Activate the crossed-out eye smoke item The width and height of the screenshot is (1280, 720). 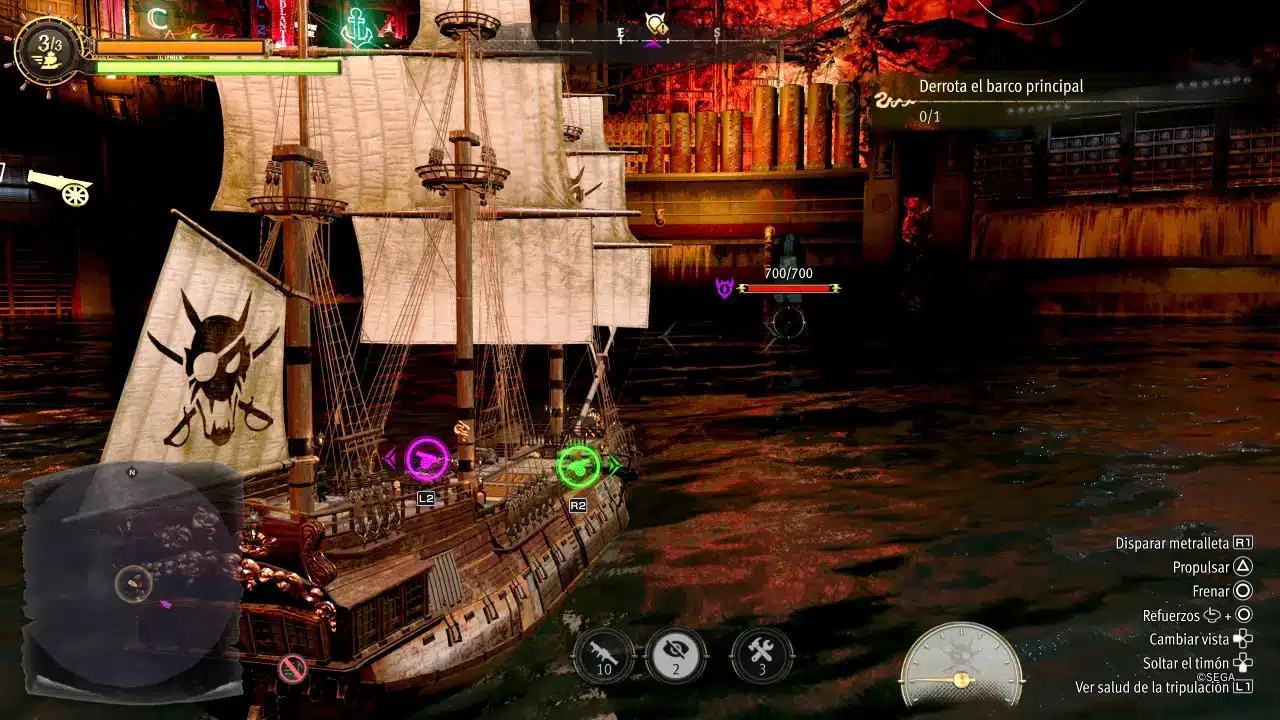coord(676,655)
